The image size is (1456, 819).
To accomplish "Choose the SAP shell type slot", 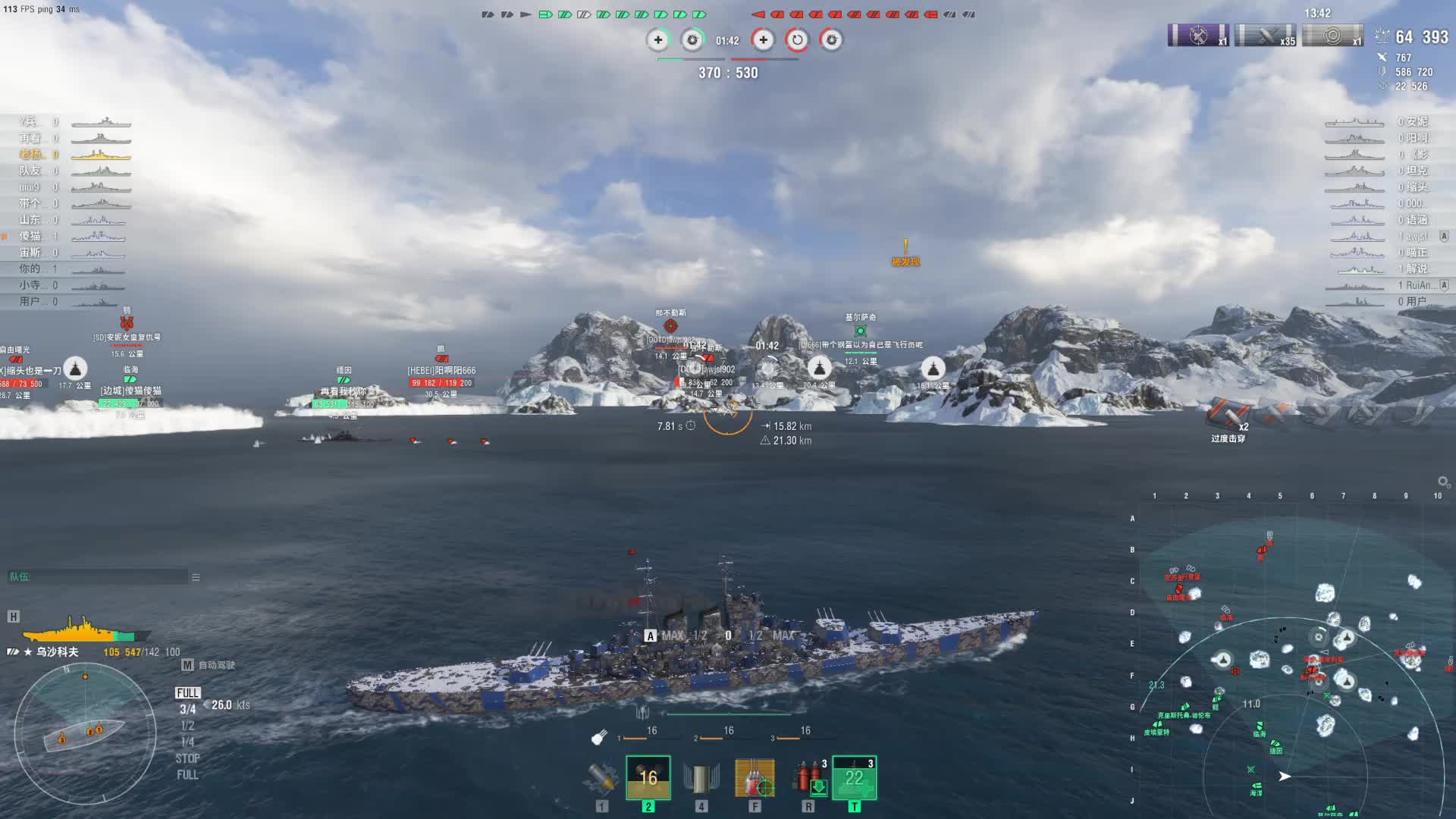I will point(701,778).
